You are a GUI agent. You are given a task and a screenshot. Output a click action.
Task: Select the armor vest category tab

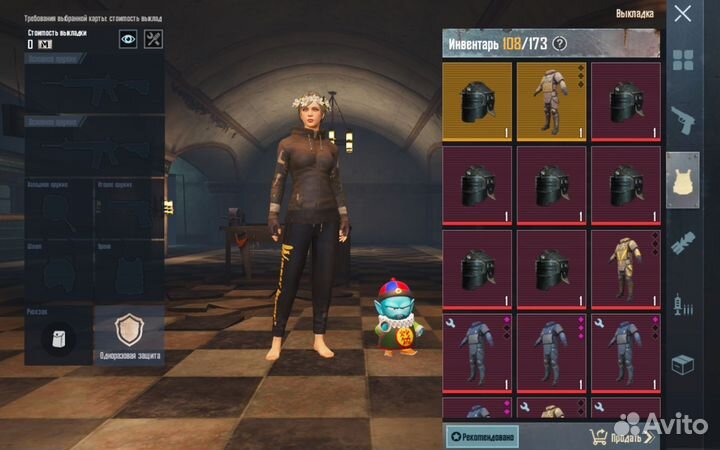[x=683, y=180]
